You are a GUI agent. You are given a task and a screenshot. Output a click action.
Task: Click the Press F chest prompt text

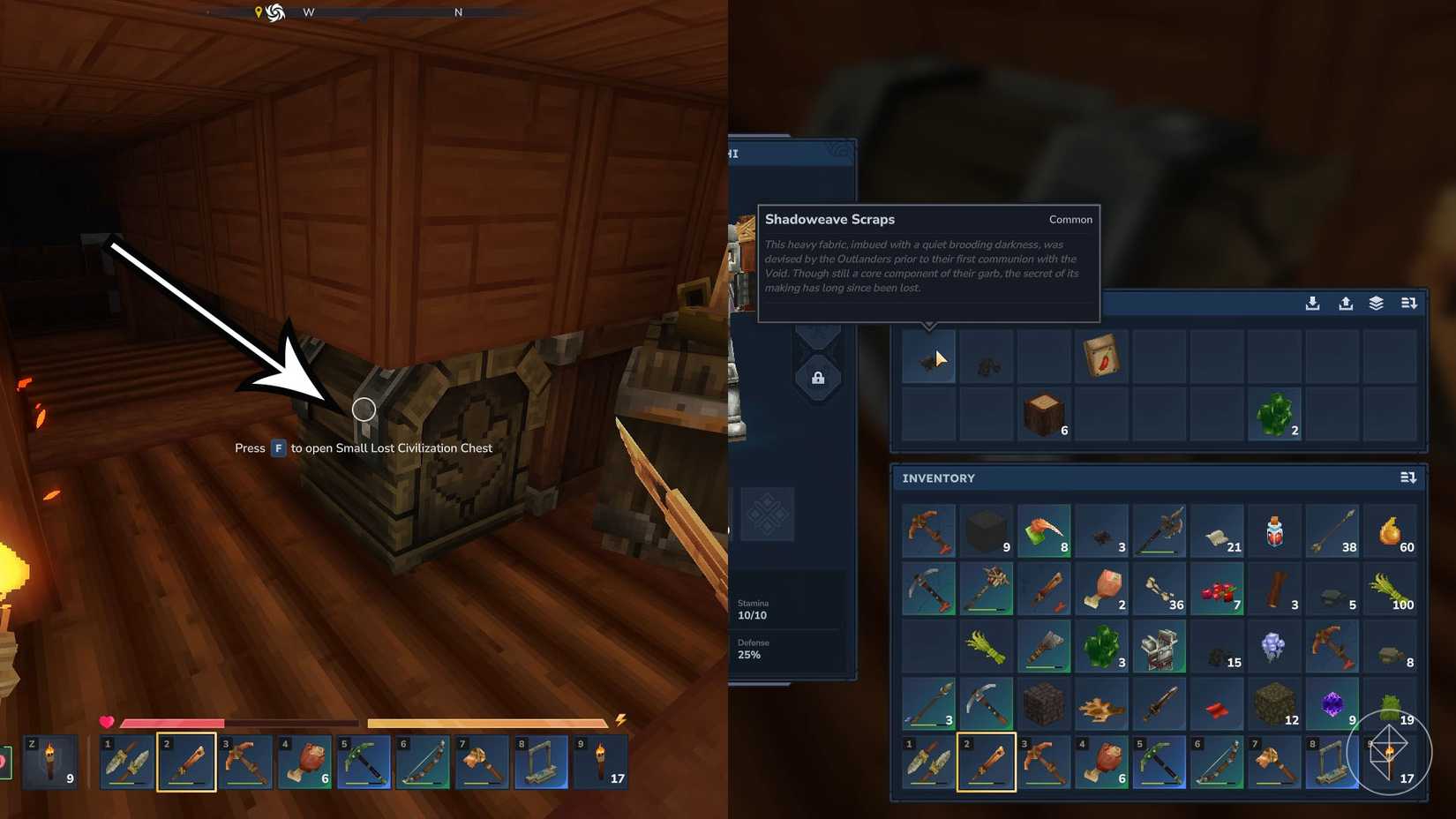[364, 448]
